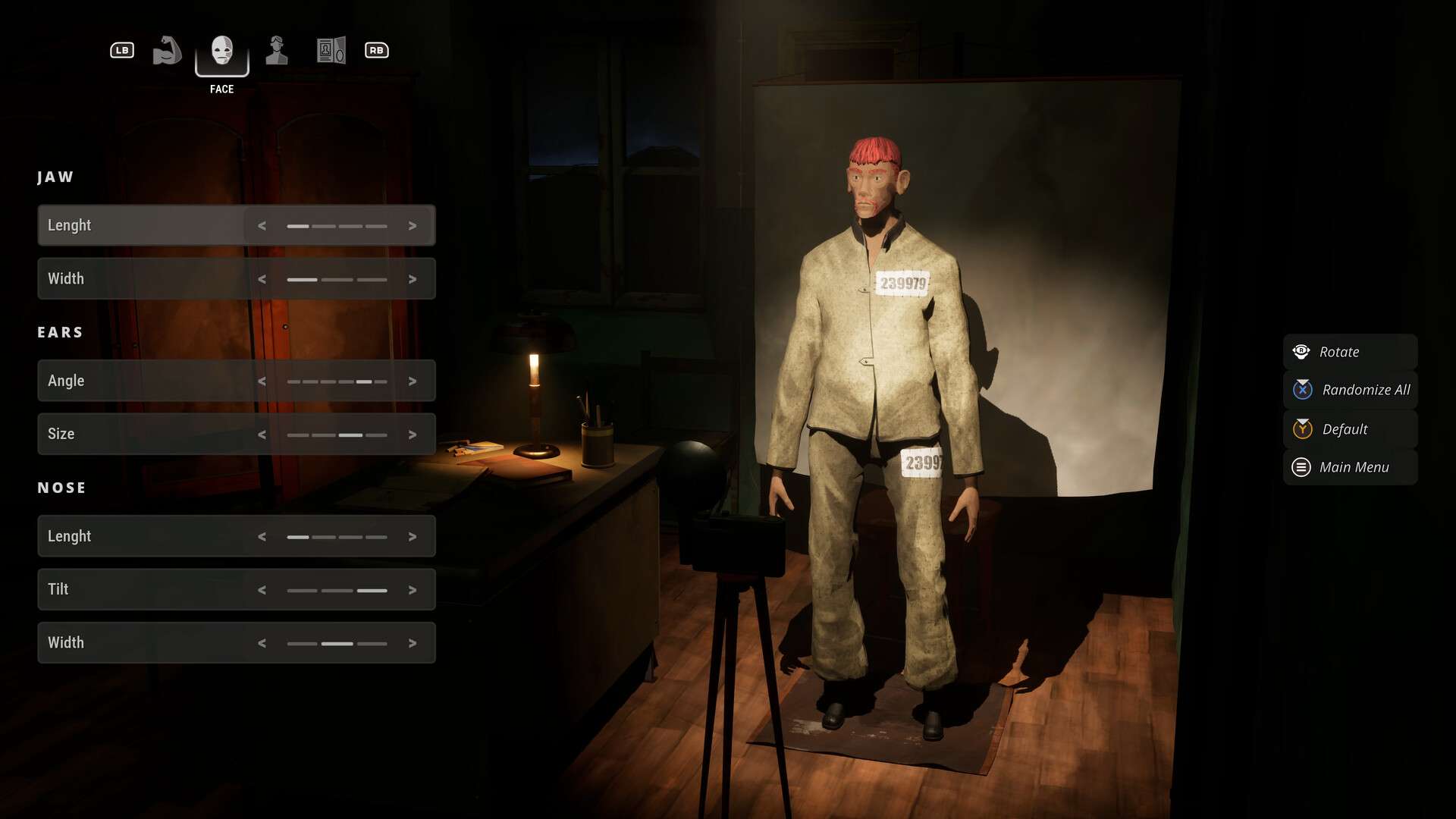The height and width of the screenshot is (819, 1456).
Task: Decrease Nose Width with left arrow
Action: [x=262, y=643]
